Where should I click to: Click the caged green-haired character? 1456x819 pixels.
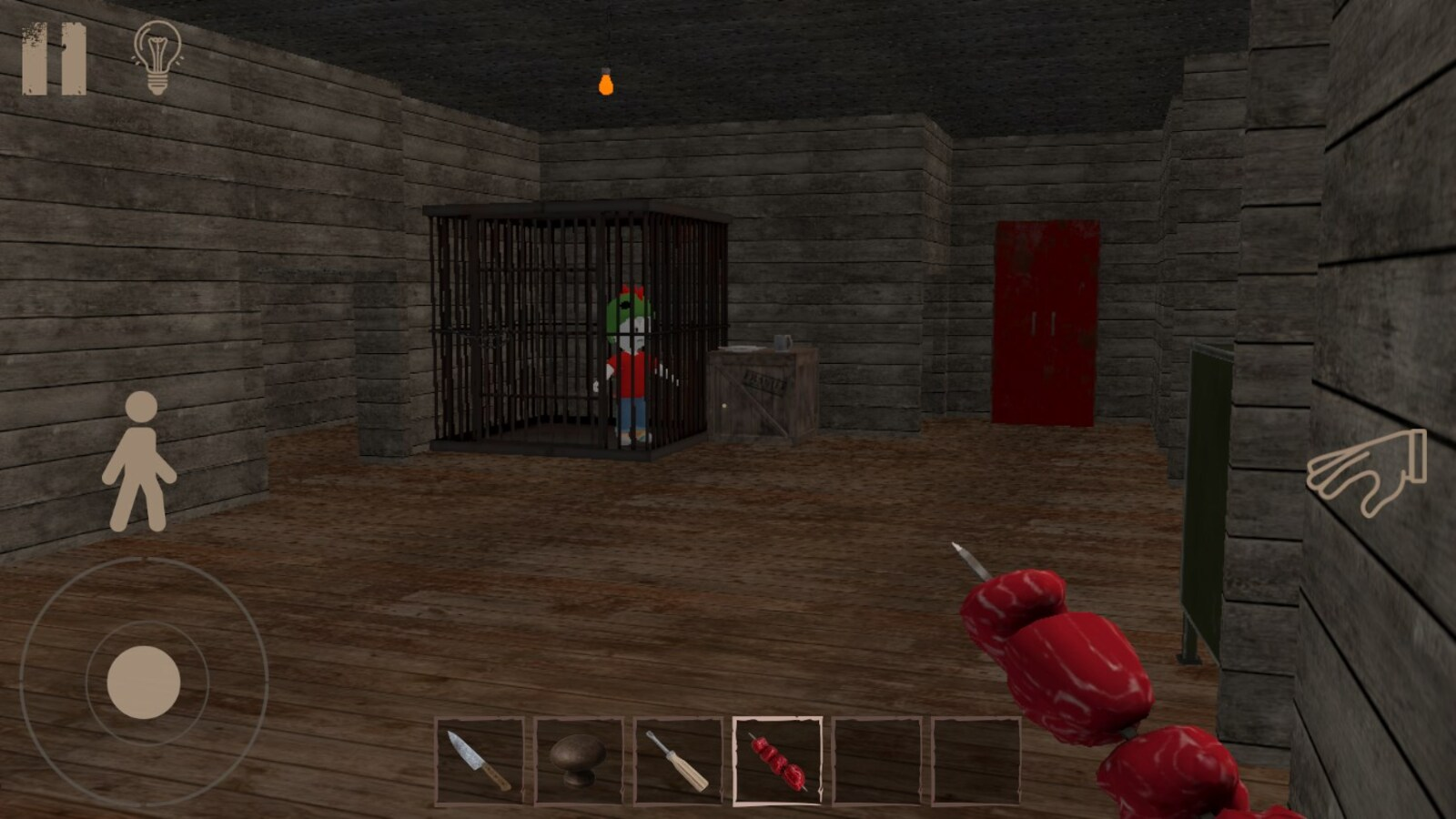click(634, 355)
